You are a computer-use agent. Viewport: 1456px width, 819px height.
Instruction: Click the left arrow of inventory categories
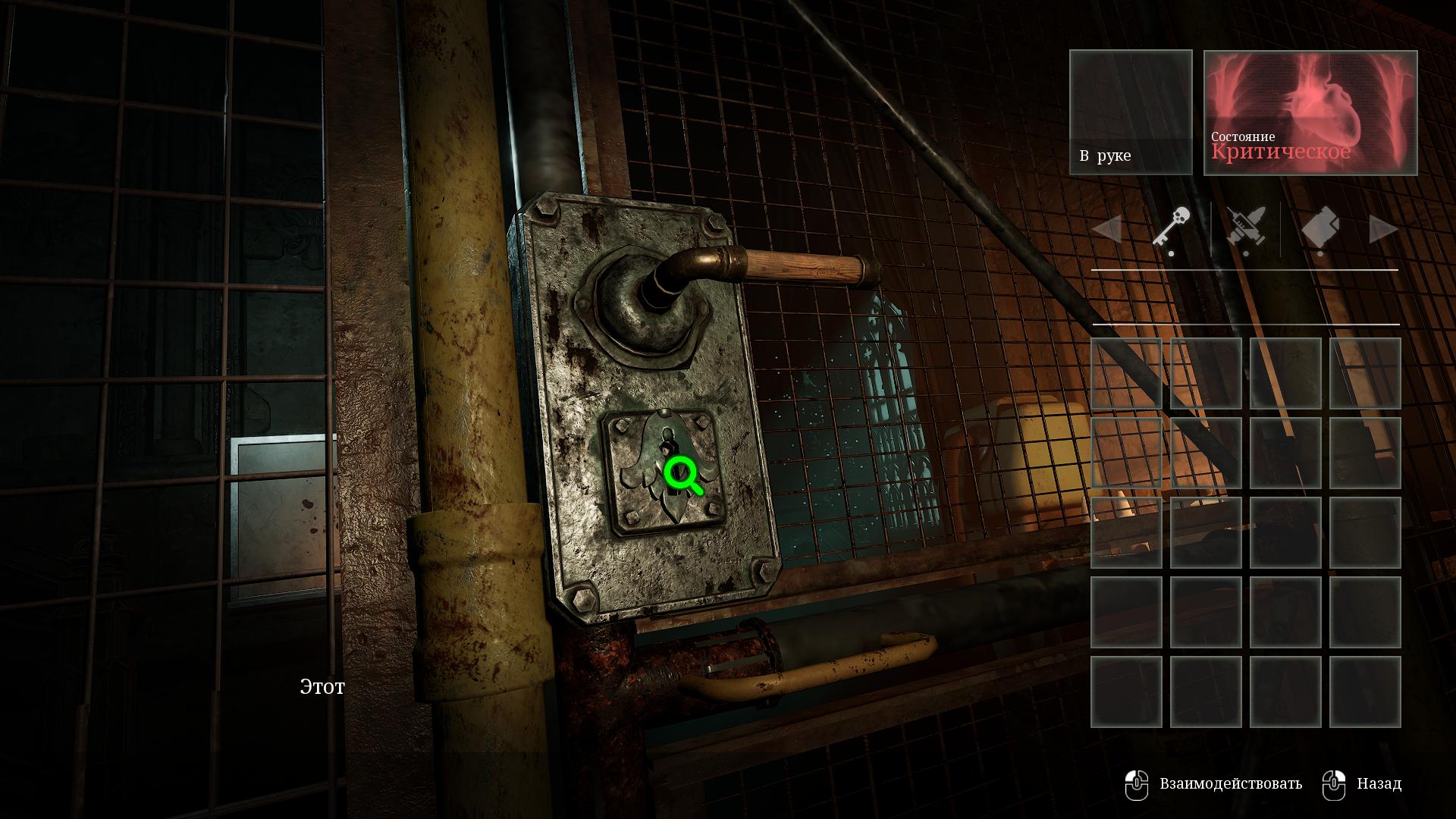1106,229
